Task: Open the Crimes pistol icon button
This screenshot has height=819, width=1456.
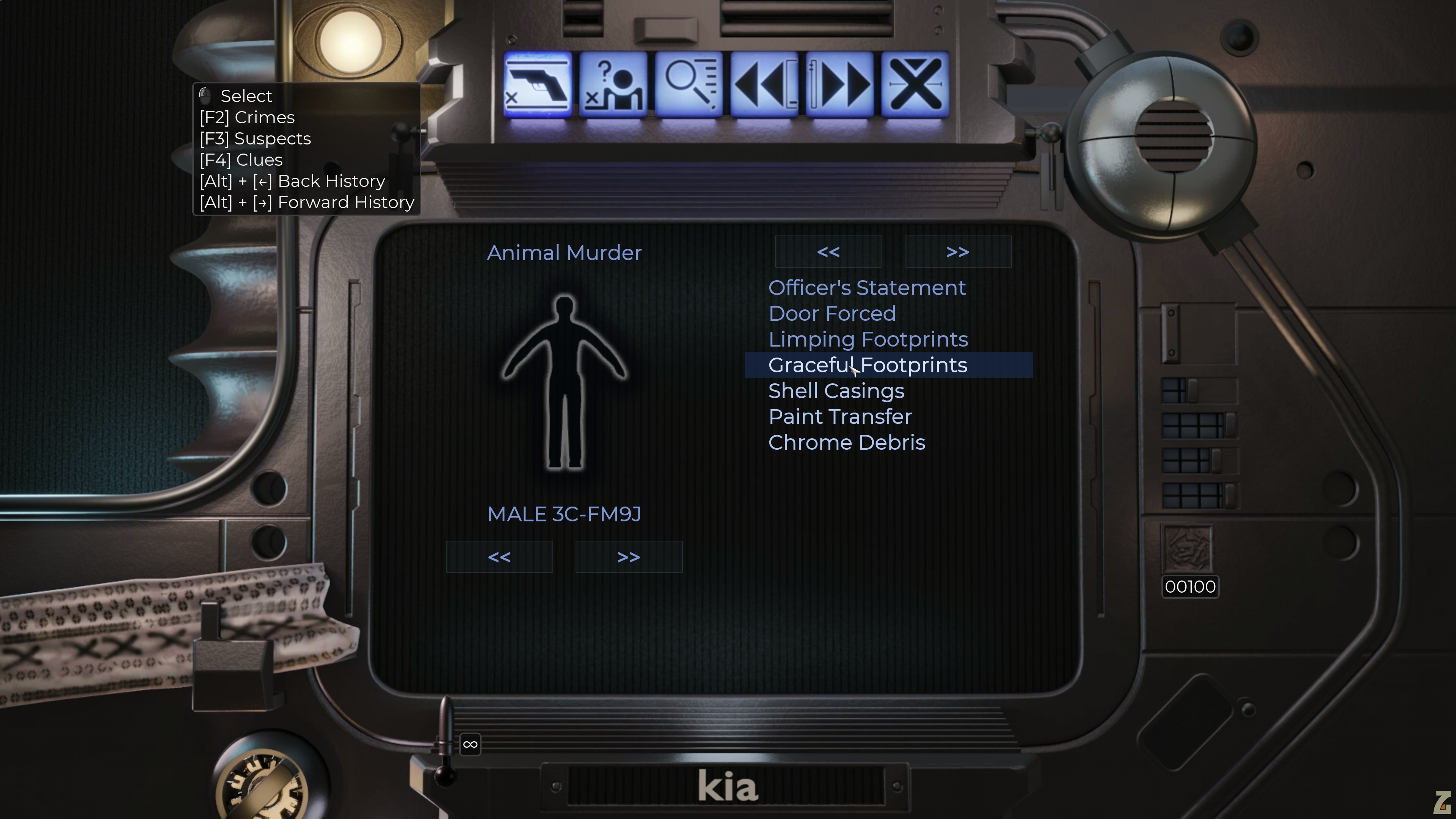Action: point(537,85)
